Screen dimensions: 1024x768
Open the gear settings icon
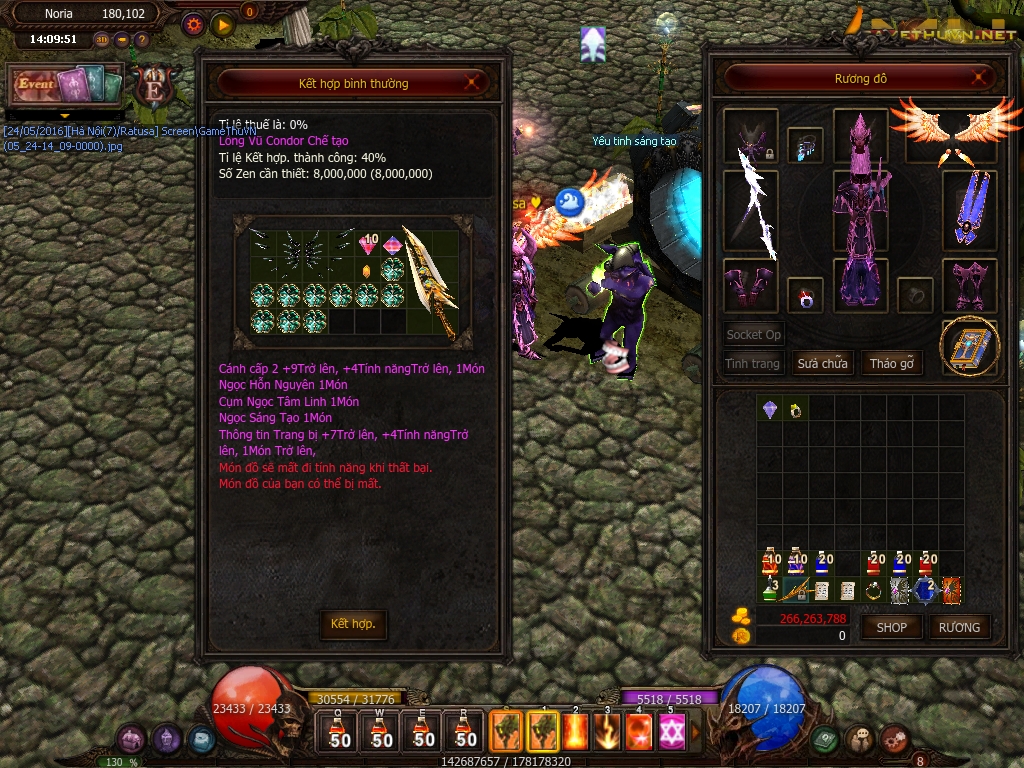pos(195,23)
